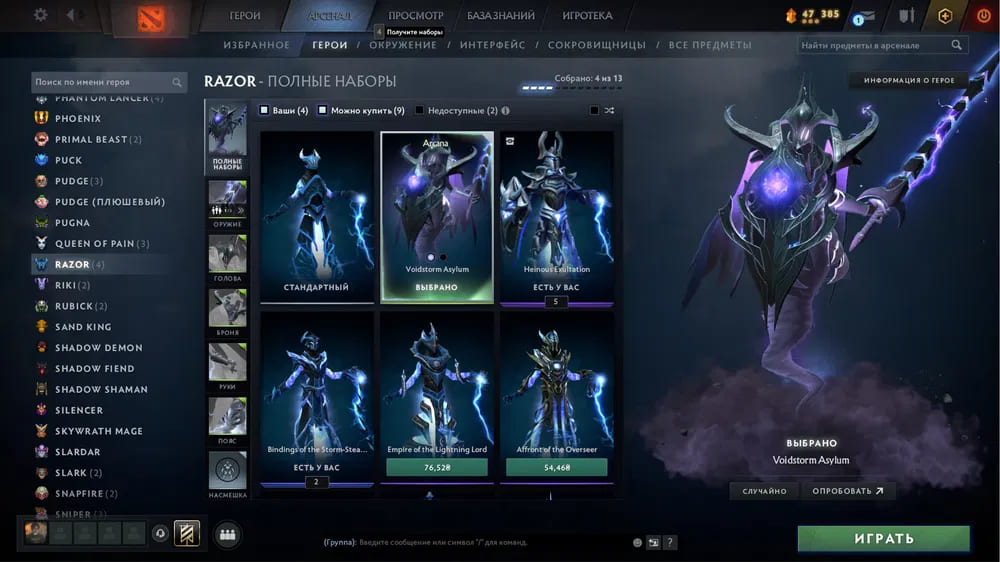Image resolution: width=1000 pixels, height=562 pixels.
Task: Open the gear settings icon
Action: tap(41, 15)
